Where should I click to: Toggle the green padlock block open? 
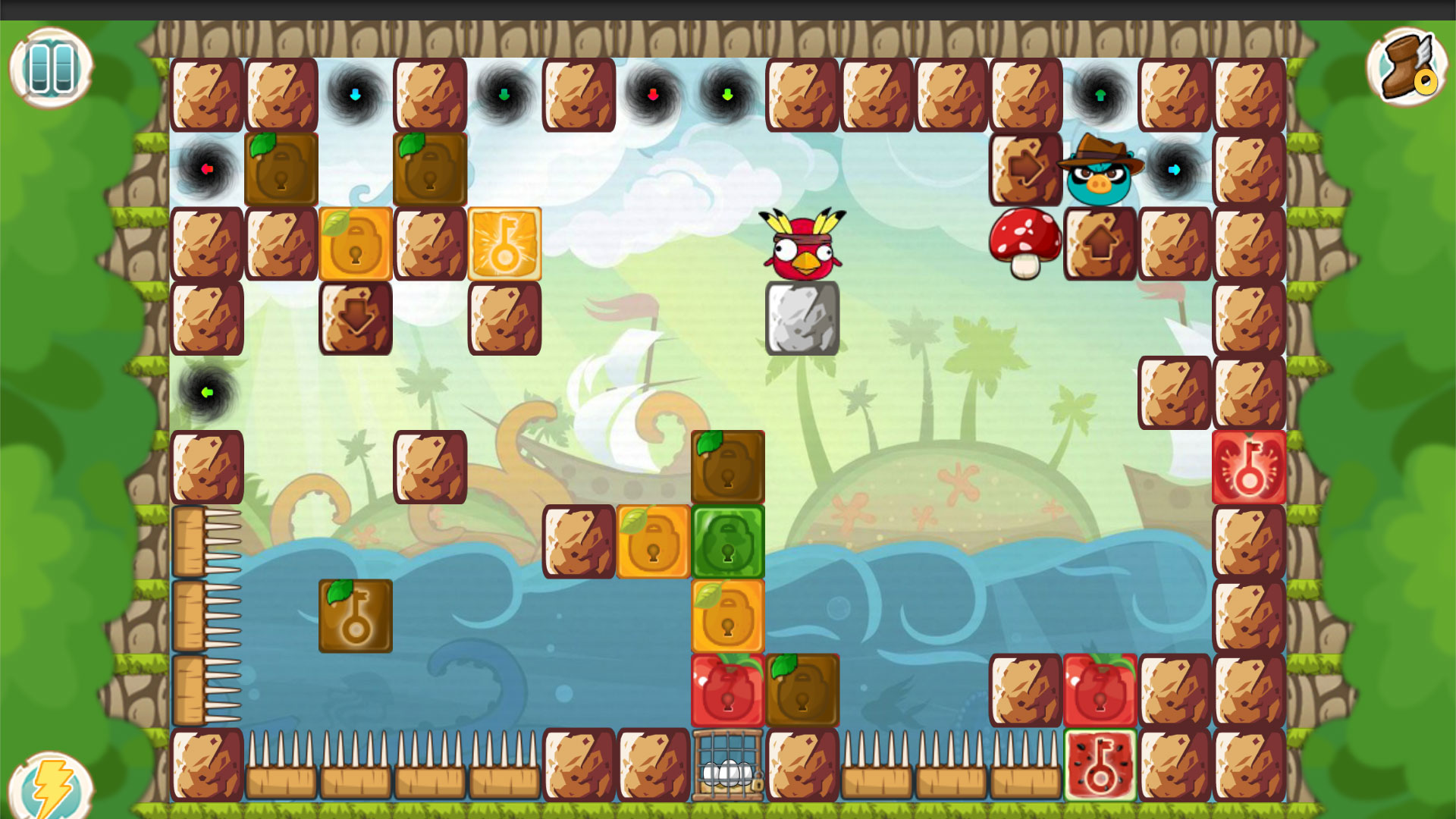pos(727,541)
